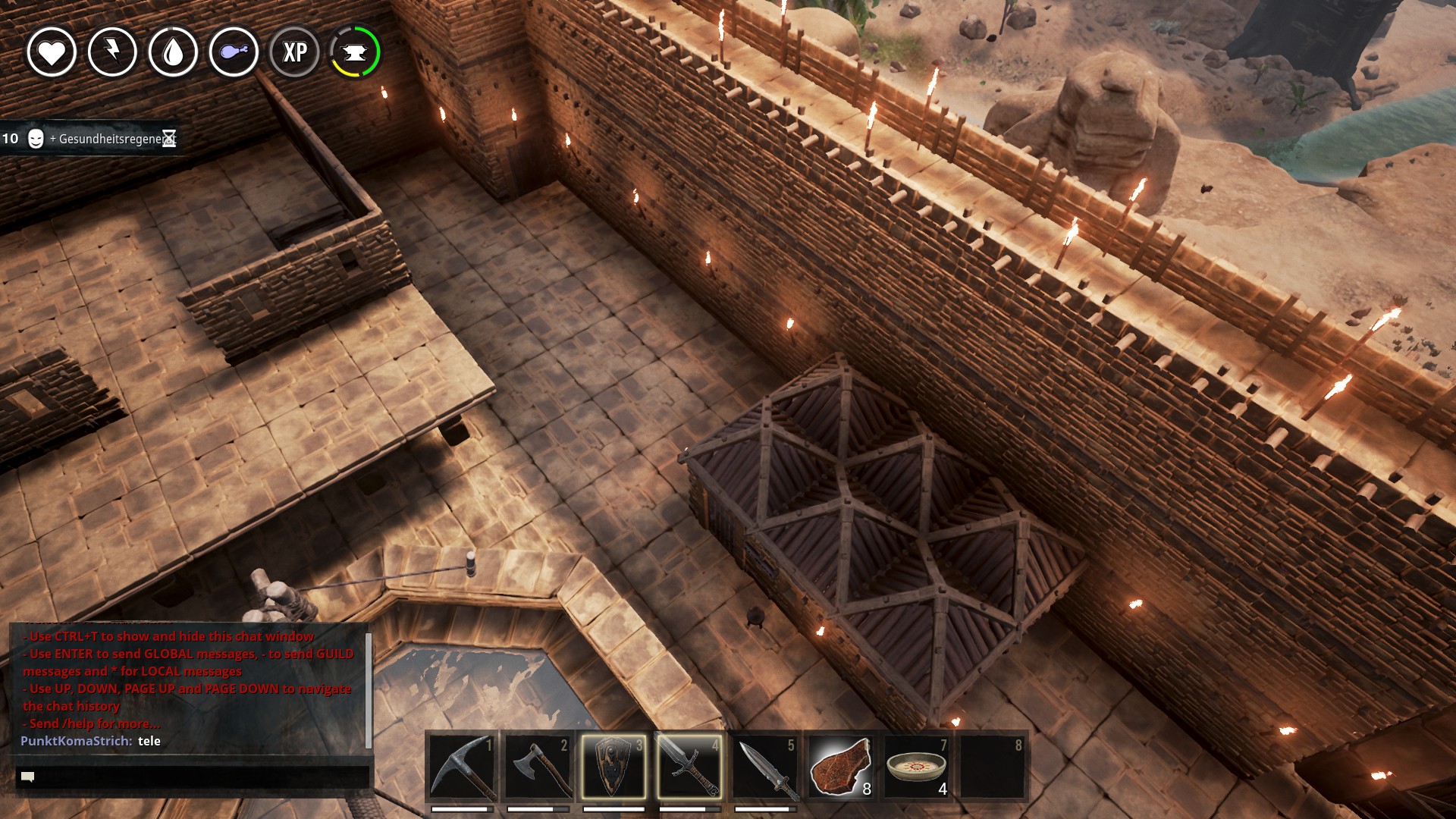Select the pickaxe hotbar slot
The width and height of the screenshot is (1456, 819).
[462, 767]
